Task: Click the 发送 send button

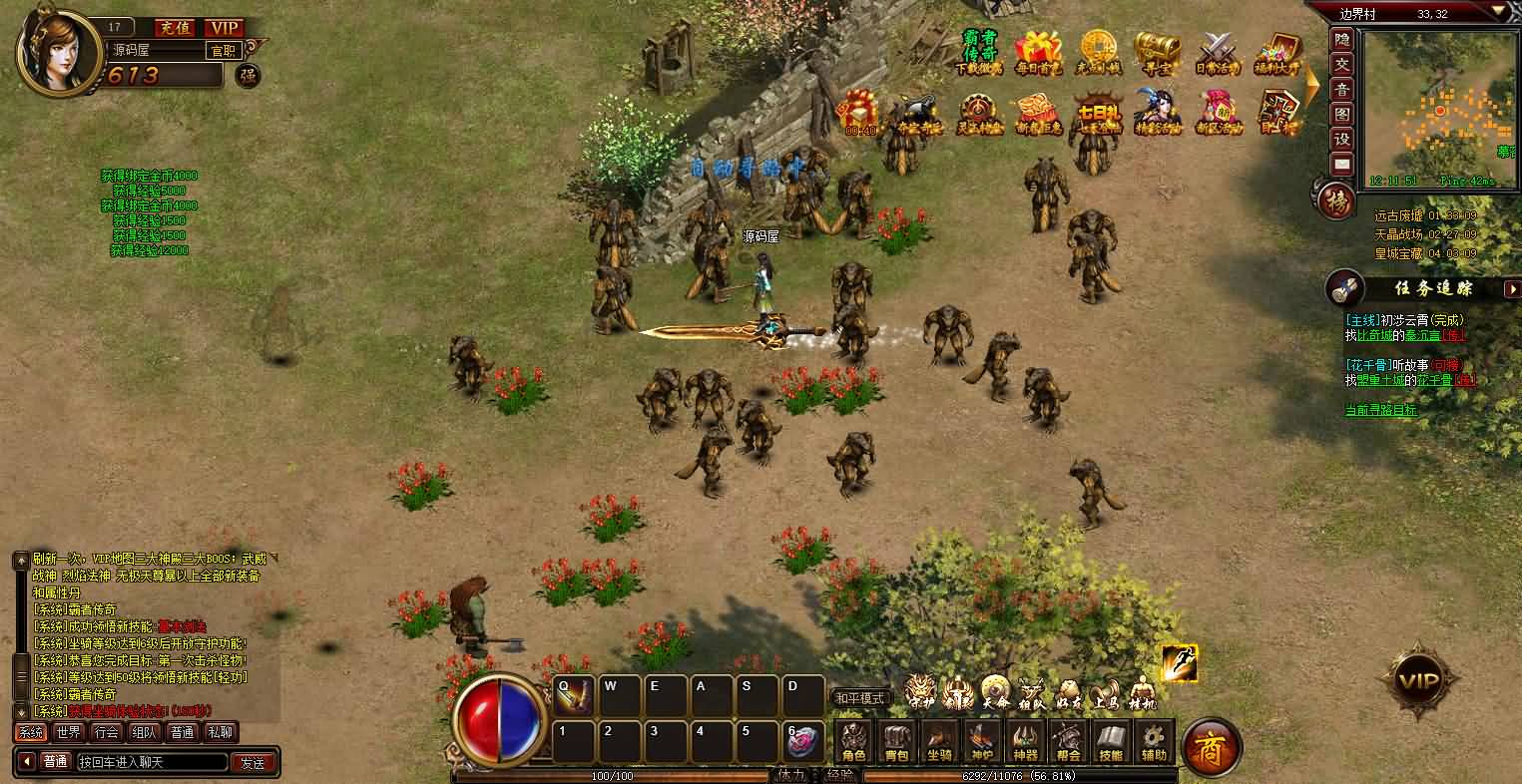Action: pos(253,763)
